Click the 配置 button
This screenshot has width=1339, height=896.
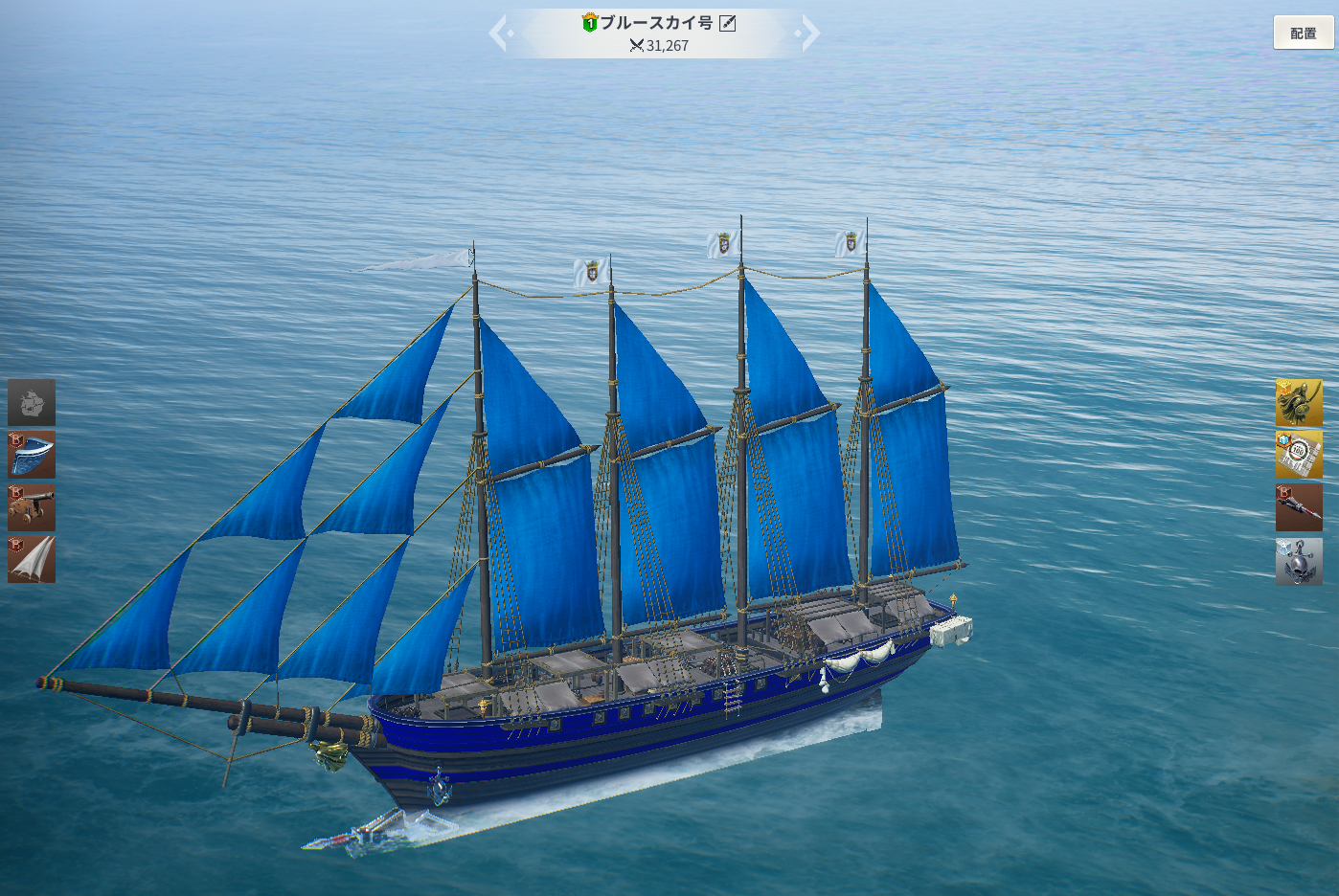(x=1303, y=34)
